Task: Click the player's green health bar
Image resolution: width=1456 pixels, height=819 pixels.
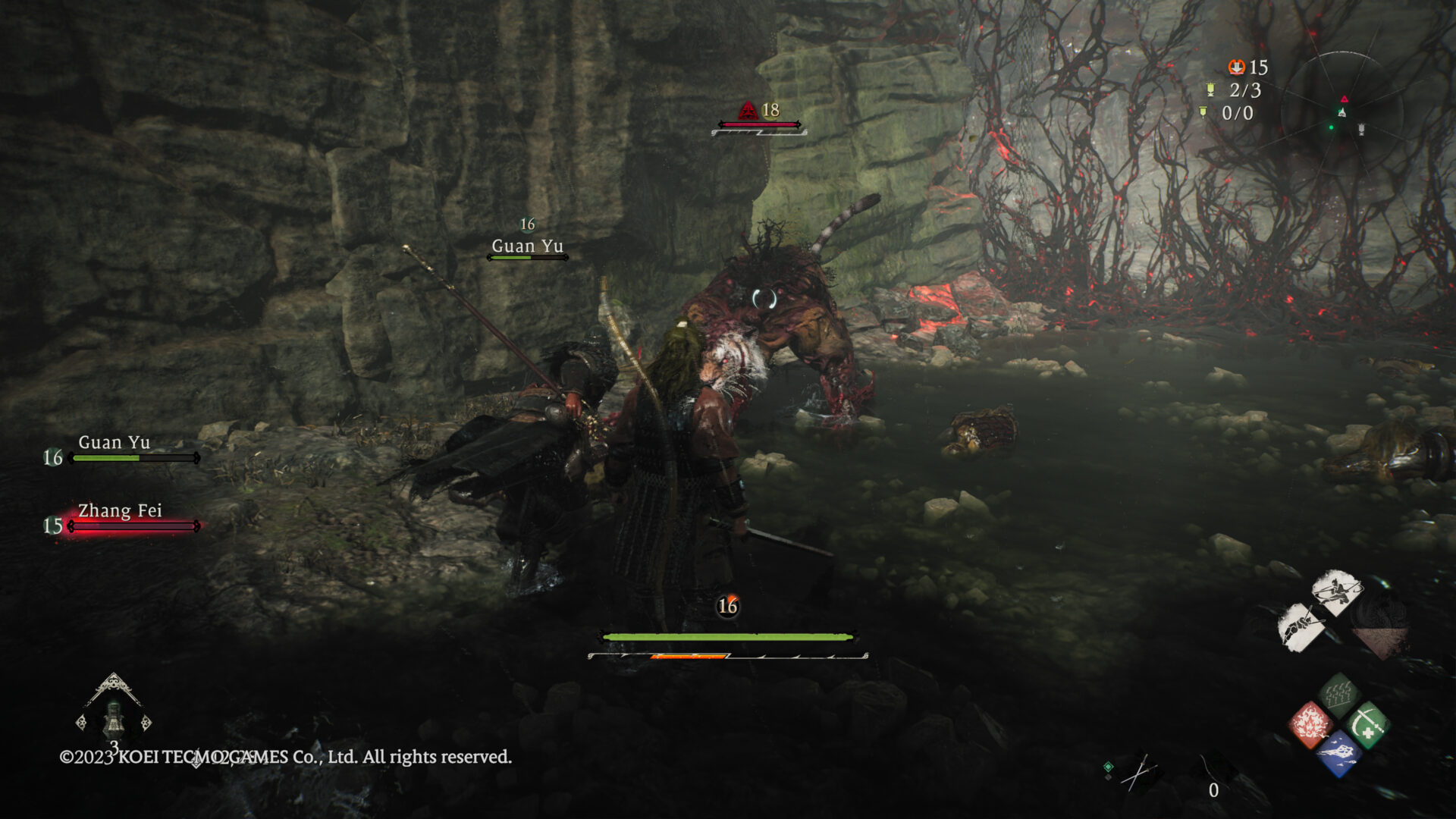Action: tap(728, 638)
